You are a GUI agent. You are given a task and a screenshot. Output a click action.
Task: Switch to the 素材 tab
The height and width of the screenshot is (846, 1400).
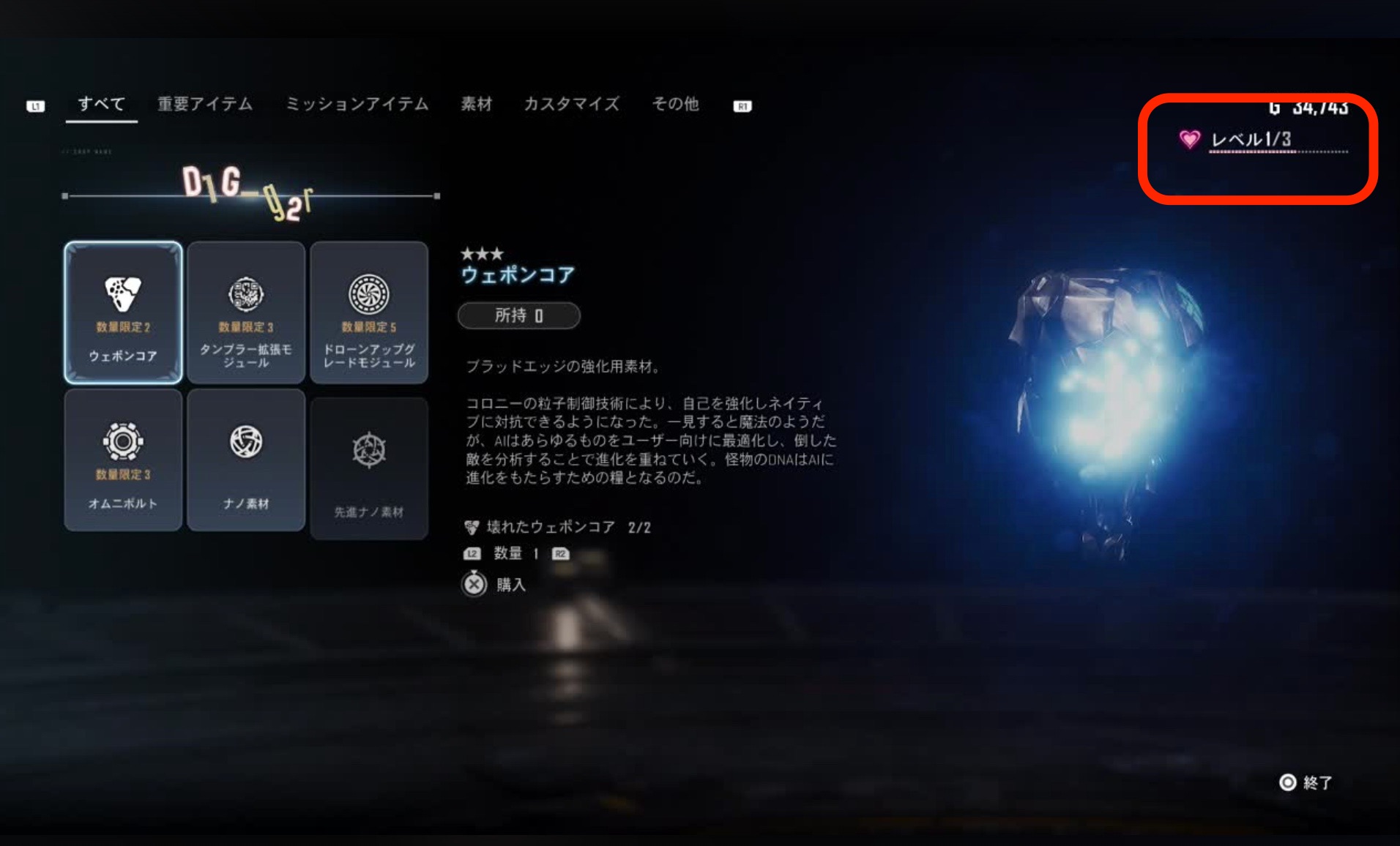click(477, 105)
